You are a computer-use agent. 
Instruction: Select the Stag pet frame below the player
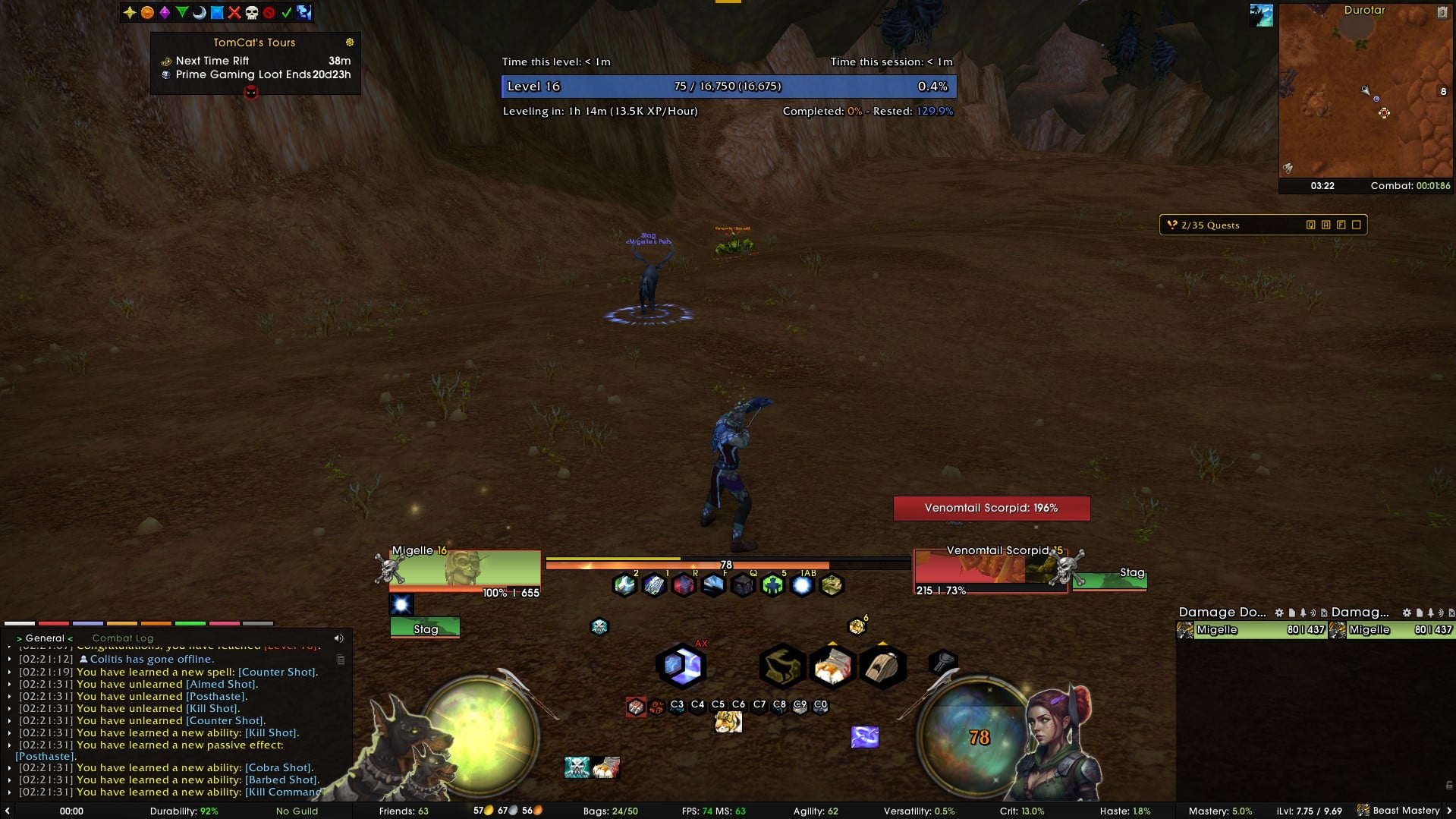425,628
